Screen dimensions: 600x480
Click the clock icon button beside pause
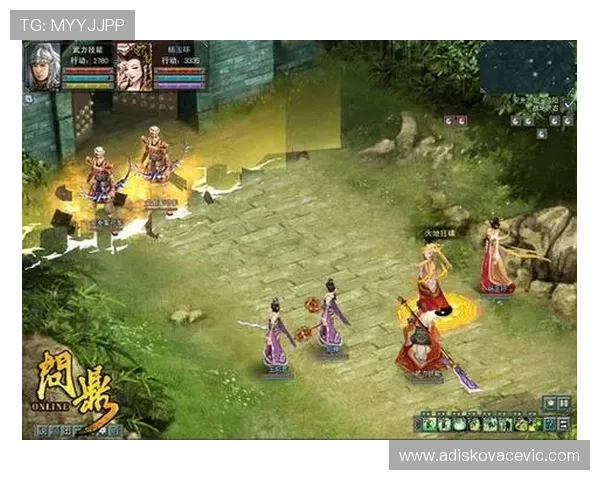550,402
